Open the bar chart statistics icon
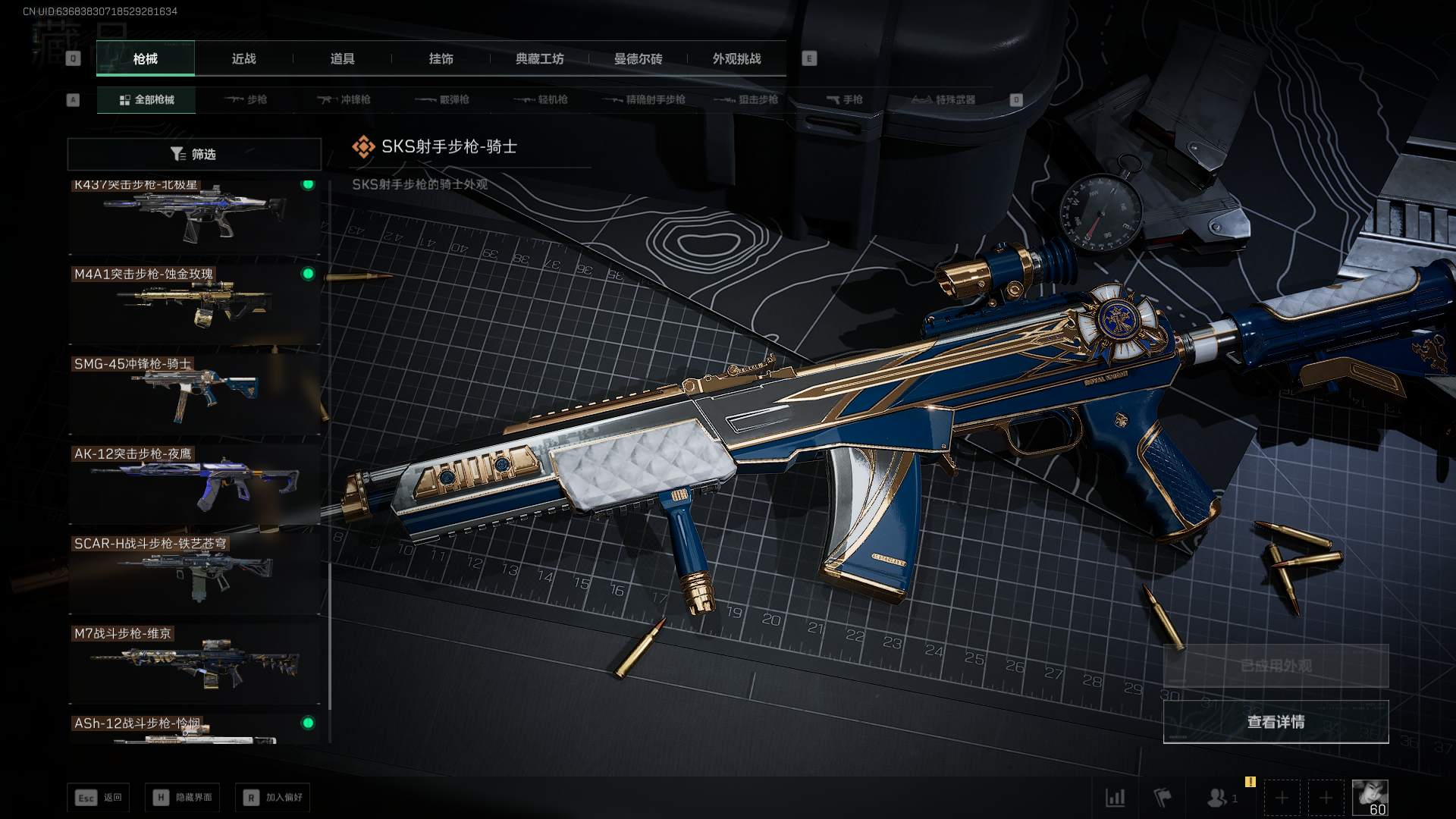 [x=1115, y=798]
